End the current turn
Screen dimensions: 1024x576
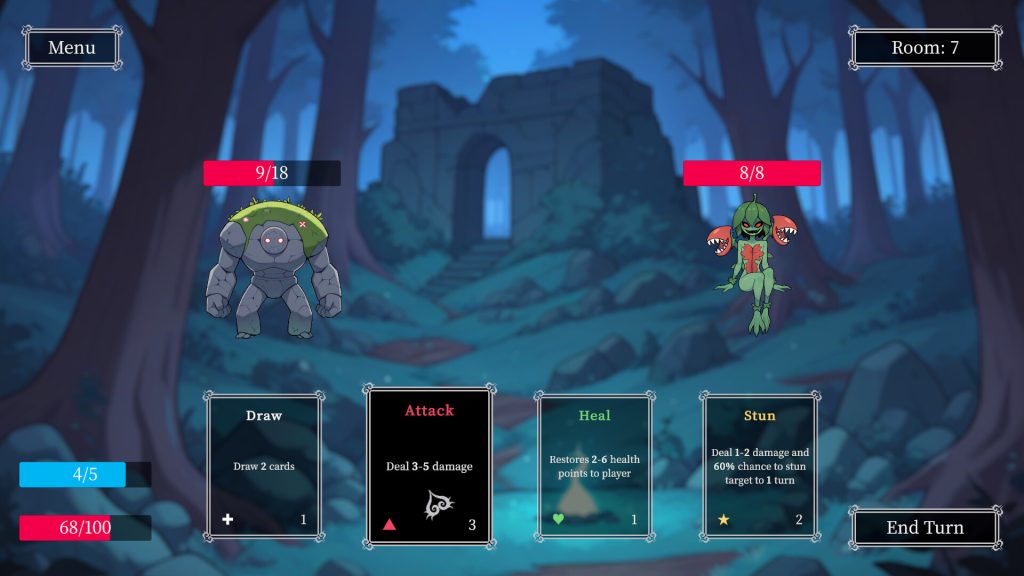click(925, 528)
